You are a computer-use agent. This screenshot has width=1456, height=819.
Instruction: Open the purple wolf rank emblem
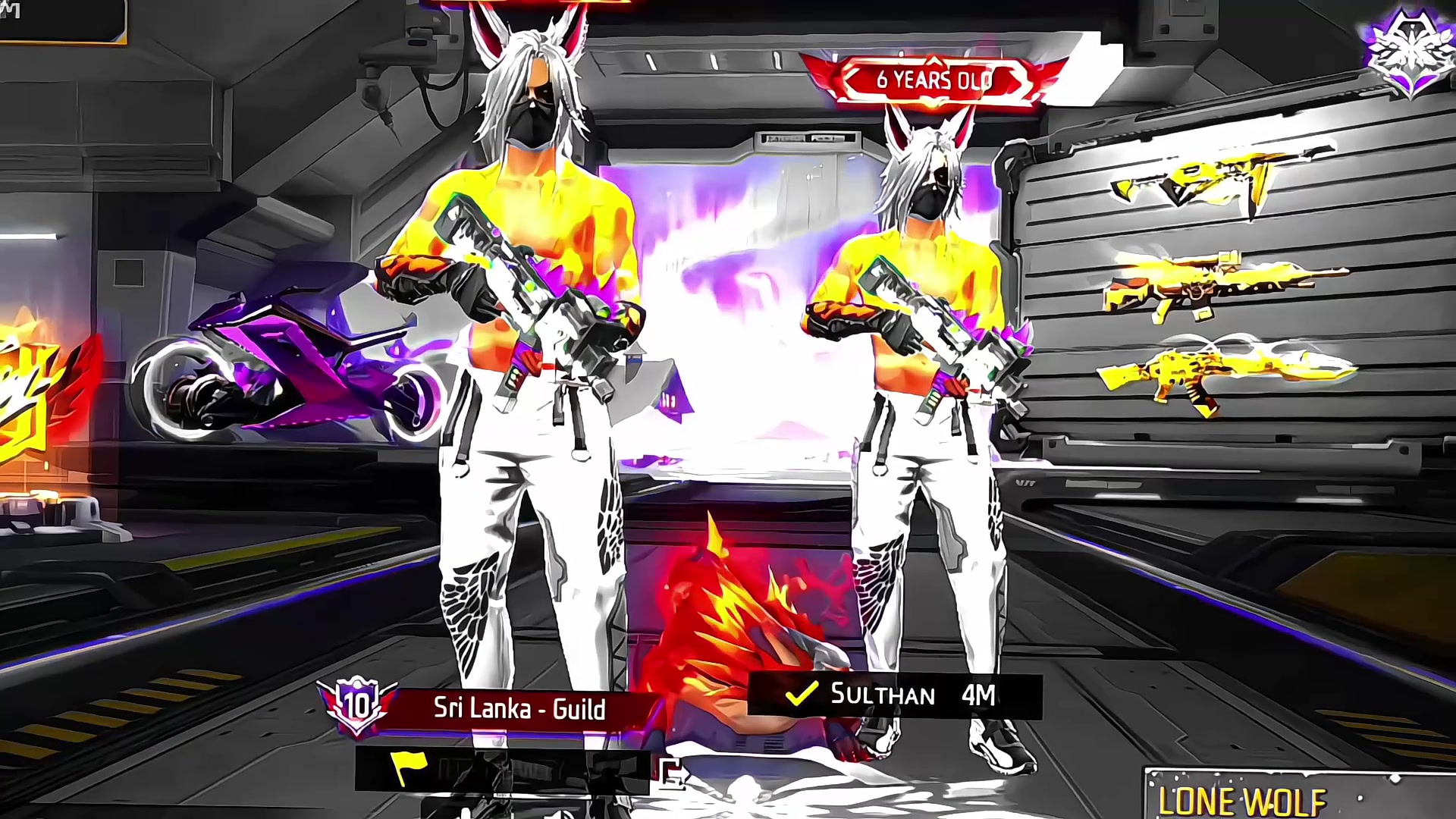point(1409,53)
